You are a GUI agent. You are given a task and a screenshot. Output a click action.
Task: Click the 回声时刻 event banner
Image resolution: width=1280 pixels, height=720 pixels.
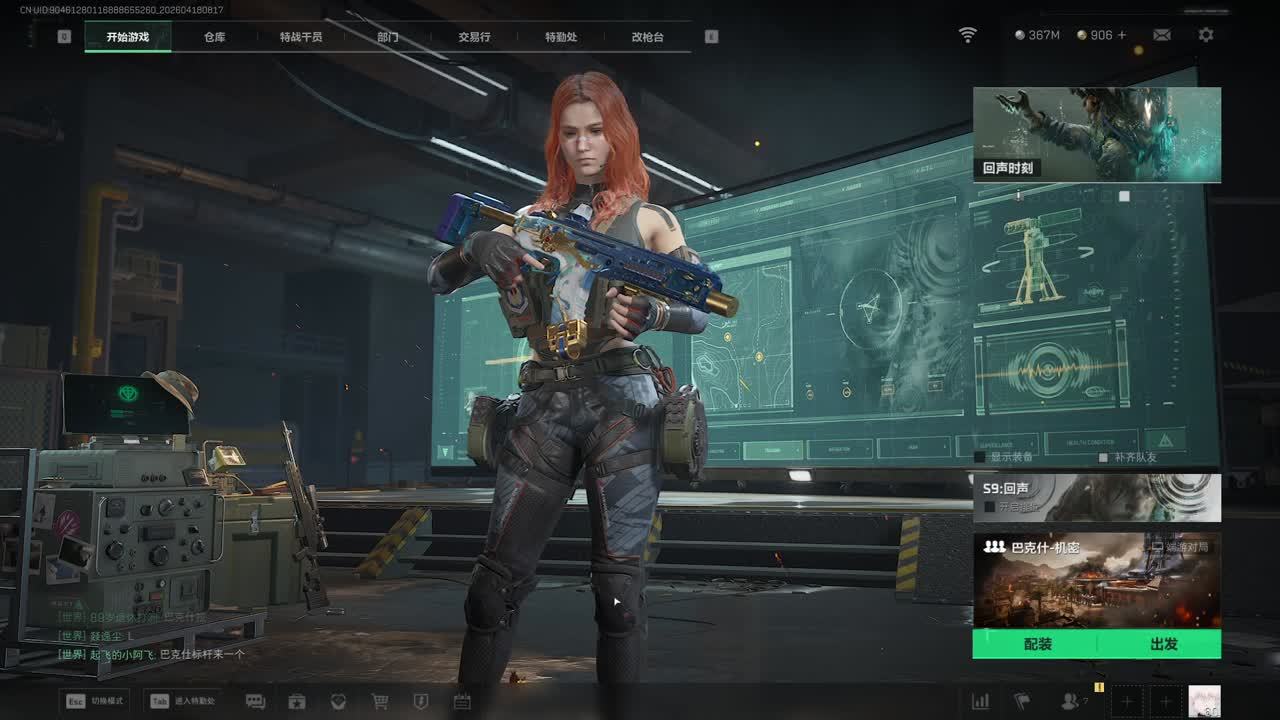1096,134
